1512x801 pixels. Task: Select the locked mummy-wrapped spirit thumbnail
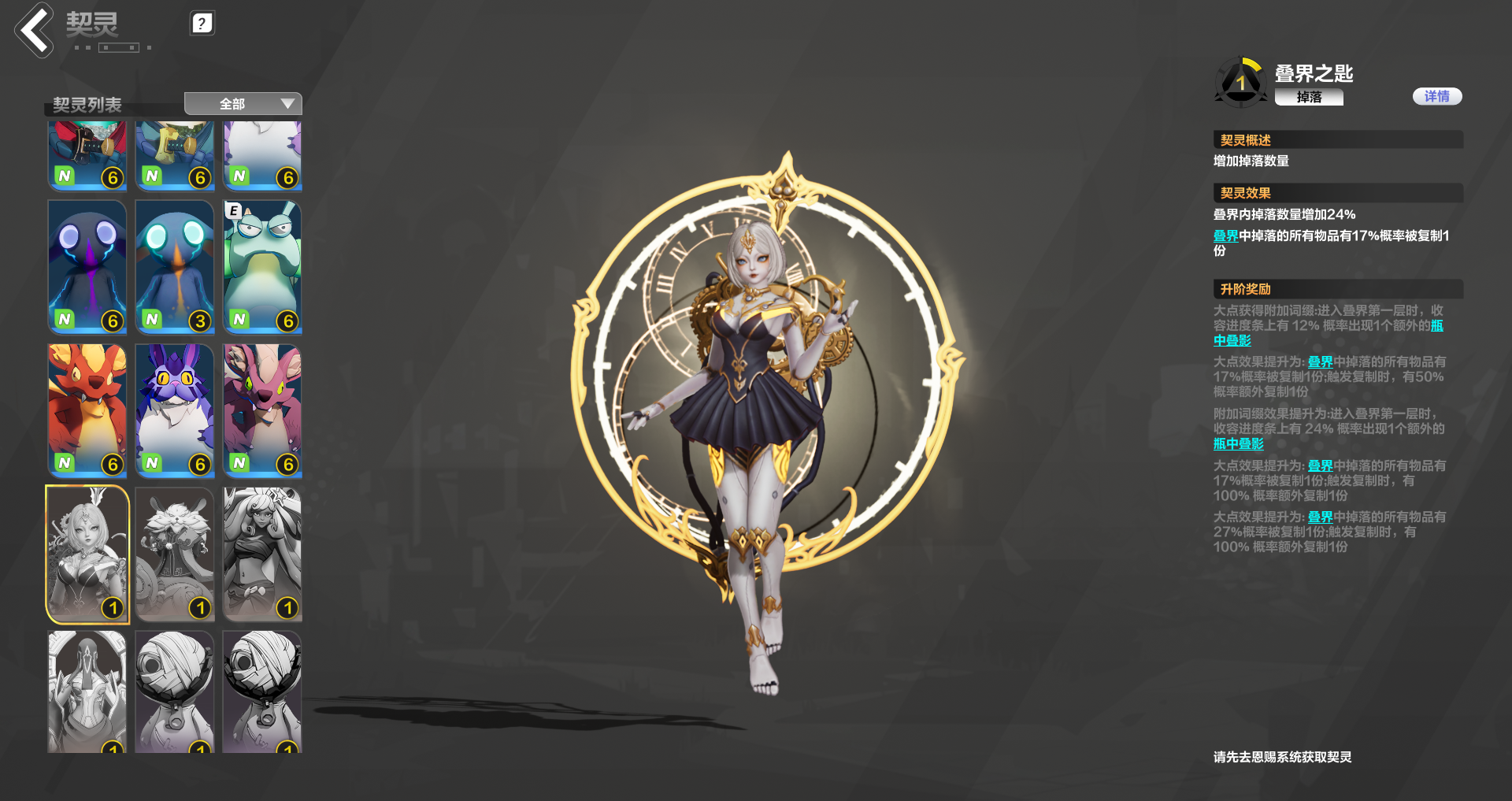tap(174, 692)
